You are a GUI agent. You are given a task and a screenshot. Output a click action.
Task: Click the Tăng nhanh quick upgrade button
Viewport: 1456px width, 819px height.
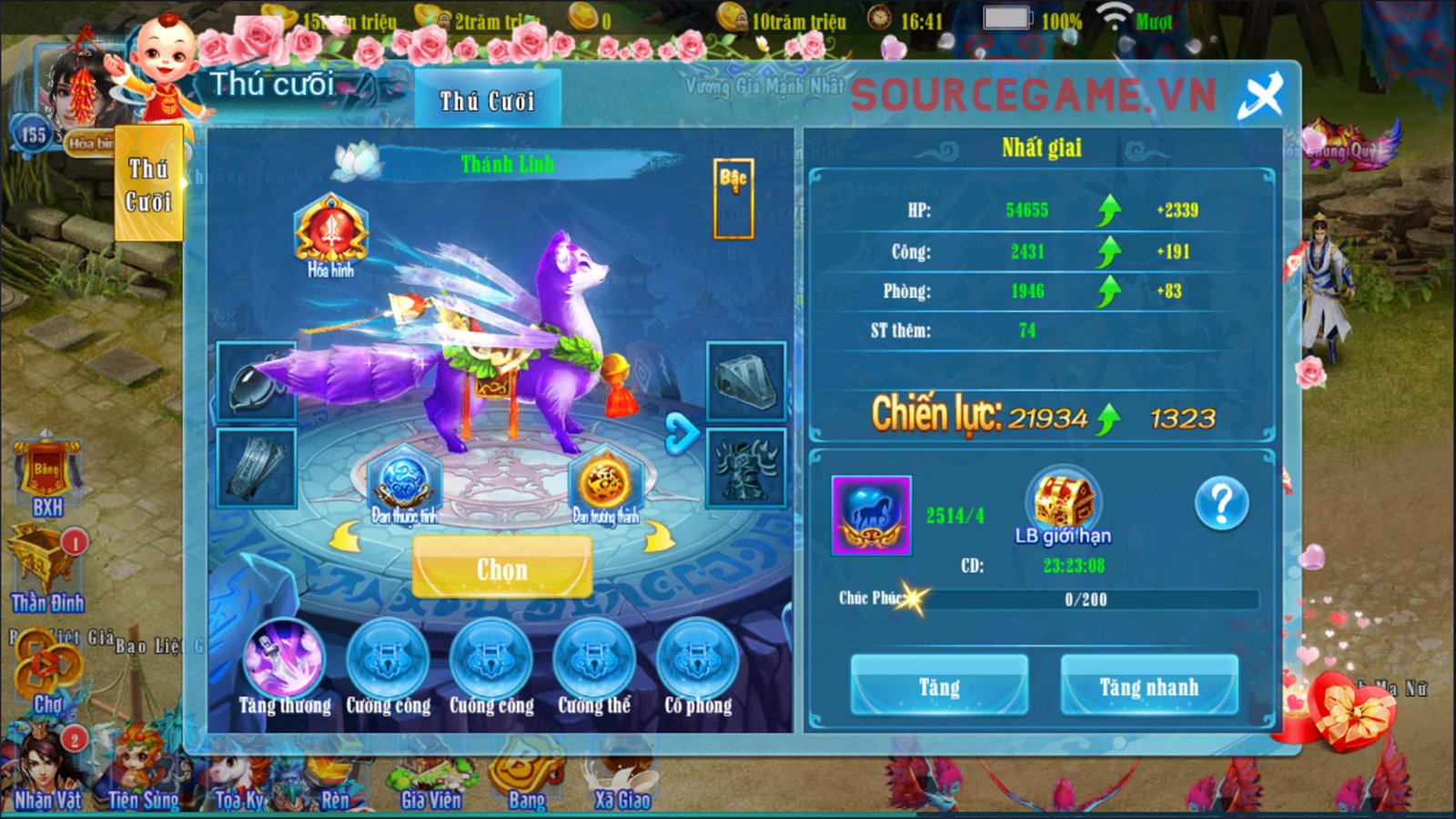tap(1148, 686)
